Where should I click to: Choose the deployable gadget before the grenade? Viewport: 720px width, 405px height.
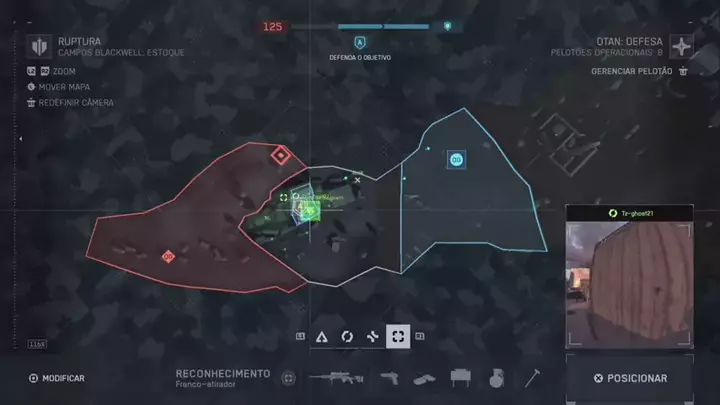pyautogui.click(x=461, y=378)
